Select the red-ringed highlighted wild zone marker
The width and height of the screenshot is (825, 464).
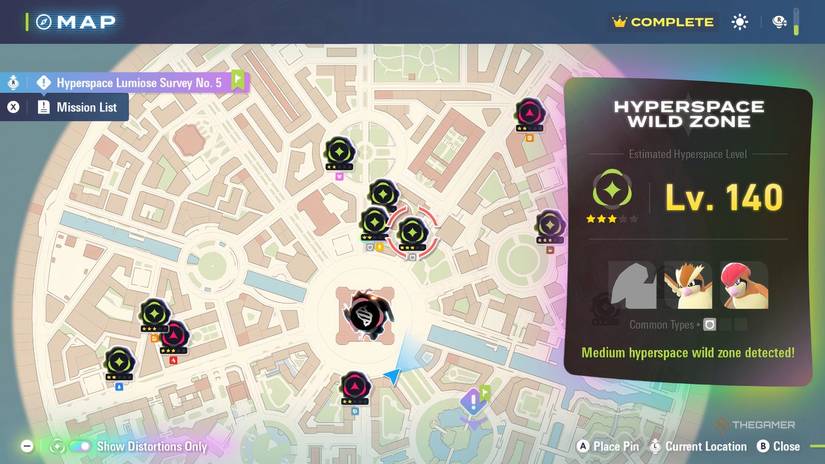point(410,233)
